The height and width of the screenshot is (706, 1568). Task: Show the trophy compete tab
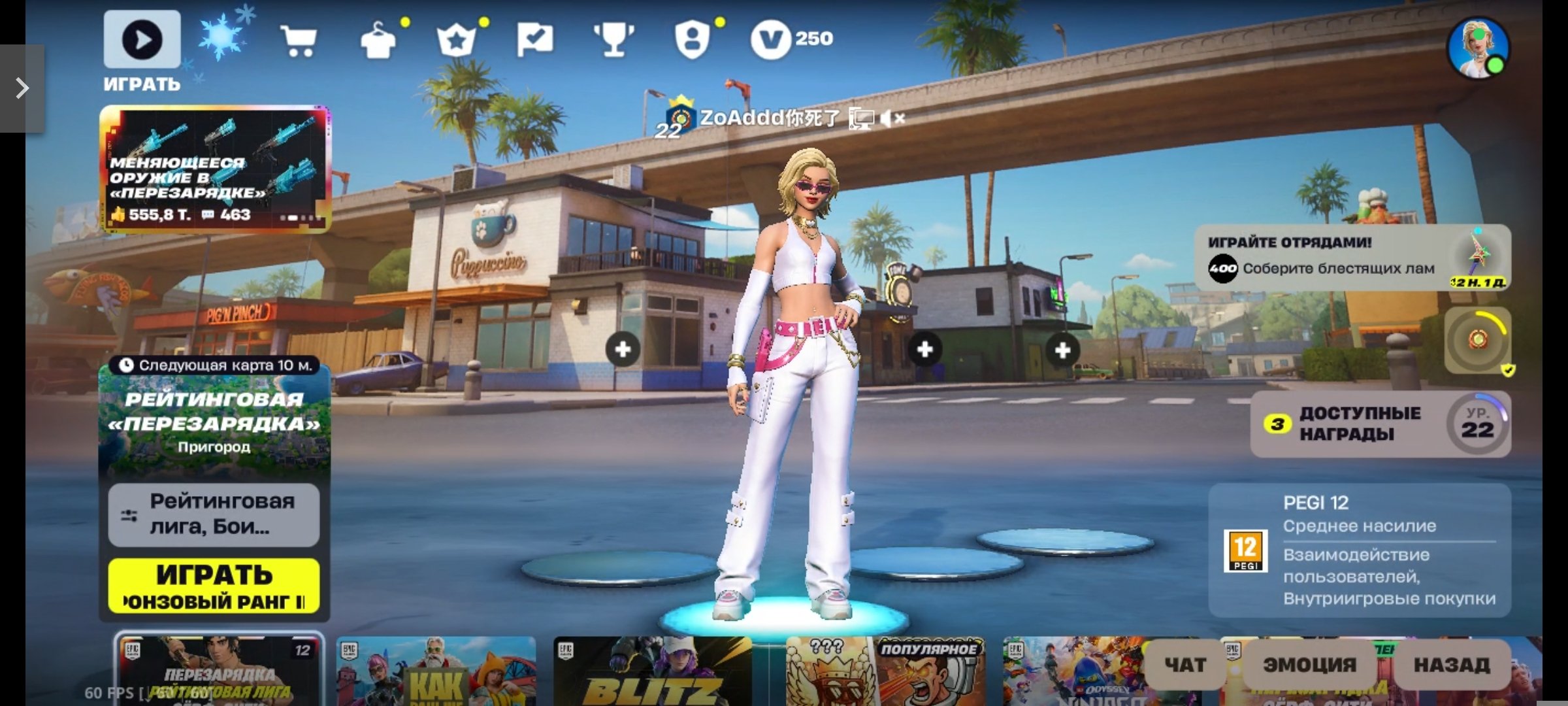click(x=613, y=41)
